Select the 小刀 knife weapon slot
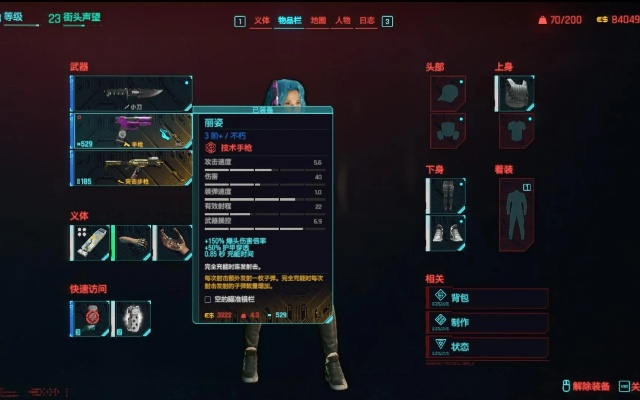The height and width of the screenshot is (400, 640). [x=132, y=93]
